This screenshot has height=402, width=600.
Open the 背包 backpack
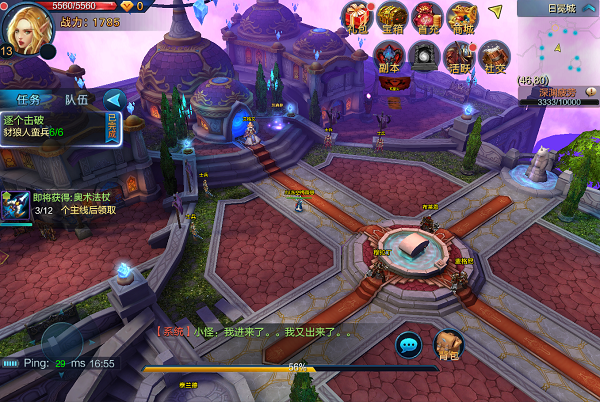click(x=449, y=344)
